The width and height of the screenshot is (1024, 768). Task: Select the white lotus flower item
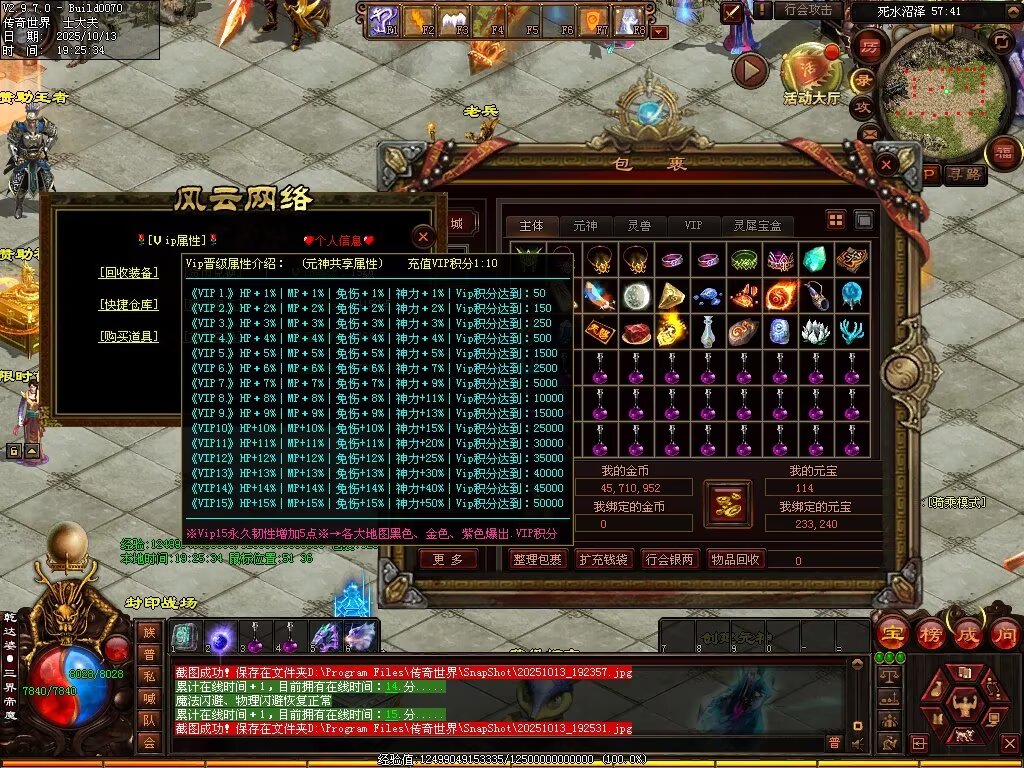point(815,331)
